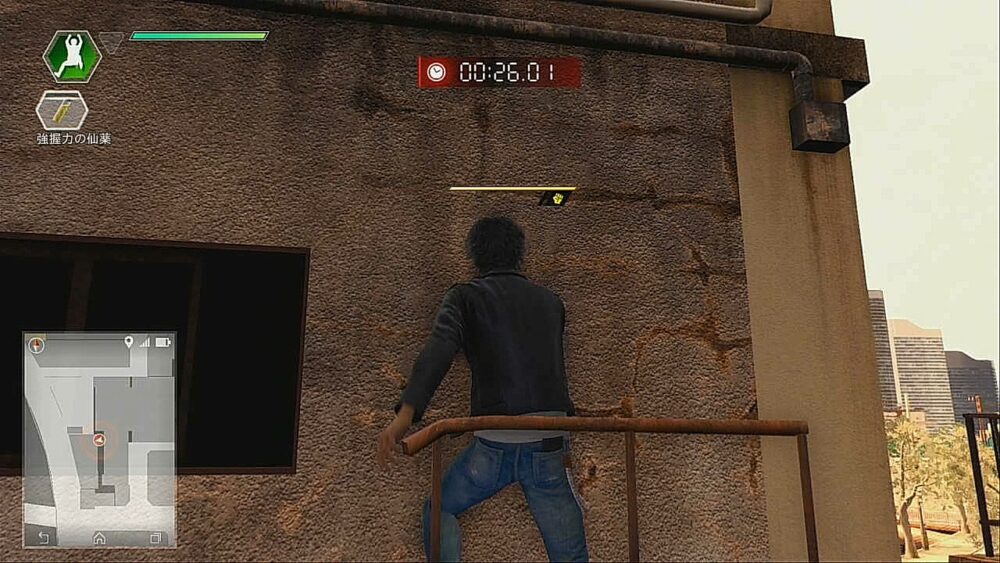The image size is (1000, 563).
Task: Open the smartphone minimap
Action: [99, 439]
